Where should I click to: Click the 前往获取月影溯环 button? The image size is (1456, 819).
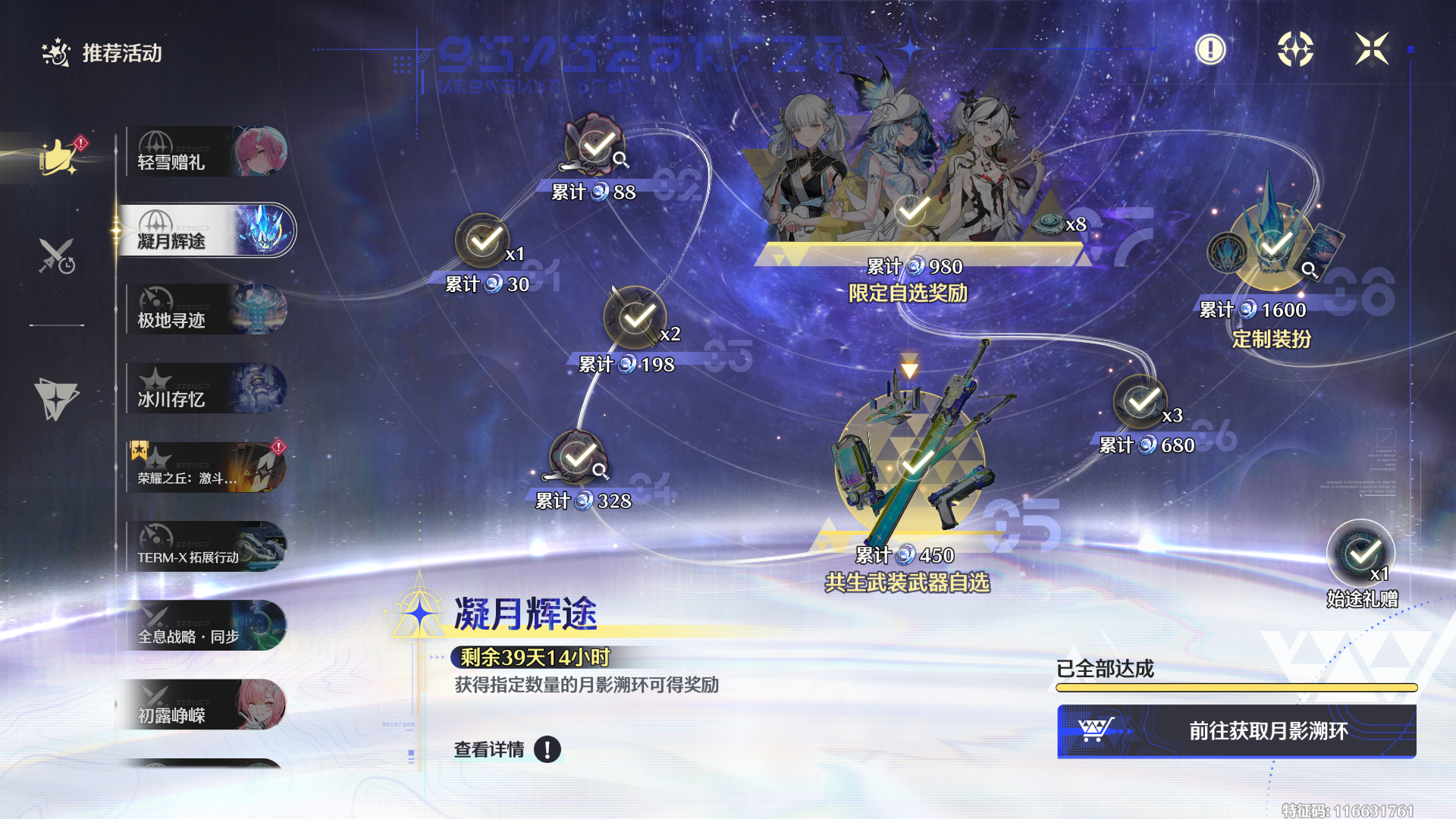(x=1236, y=731)
